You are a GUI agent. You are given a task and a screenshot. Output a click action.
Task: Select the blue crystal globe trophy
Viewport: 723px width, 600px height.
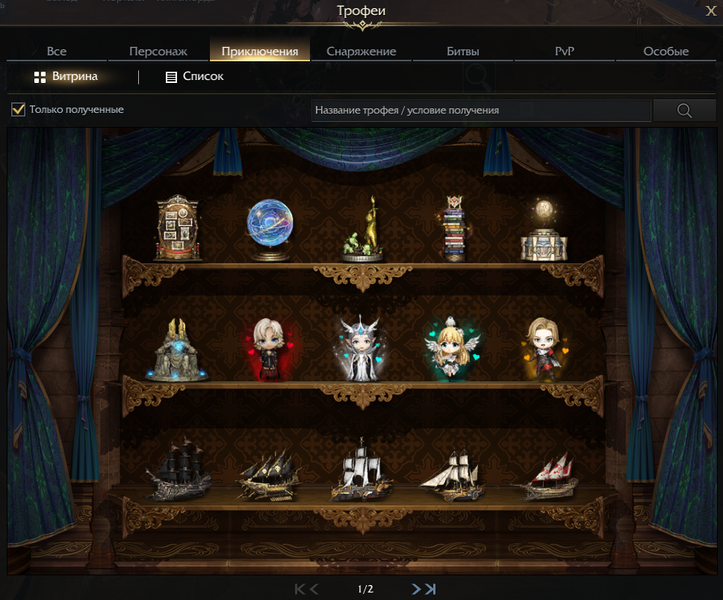(x=270, y=228)
